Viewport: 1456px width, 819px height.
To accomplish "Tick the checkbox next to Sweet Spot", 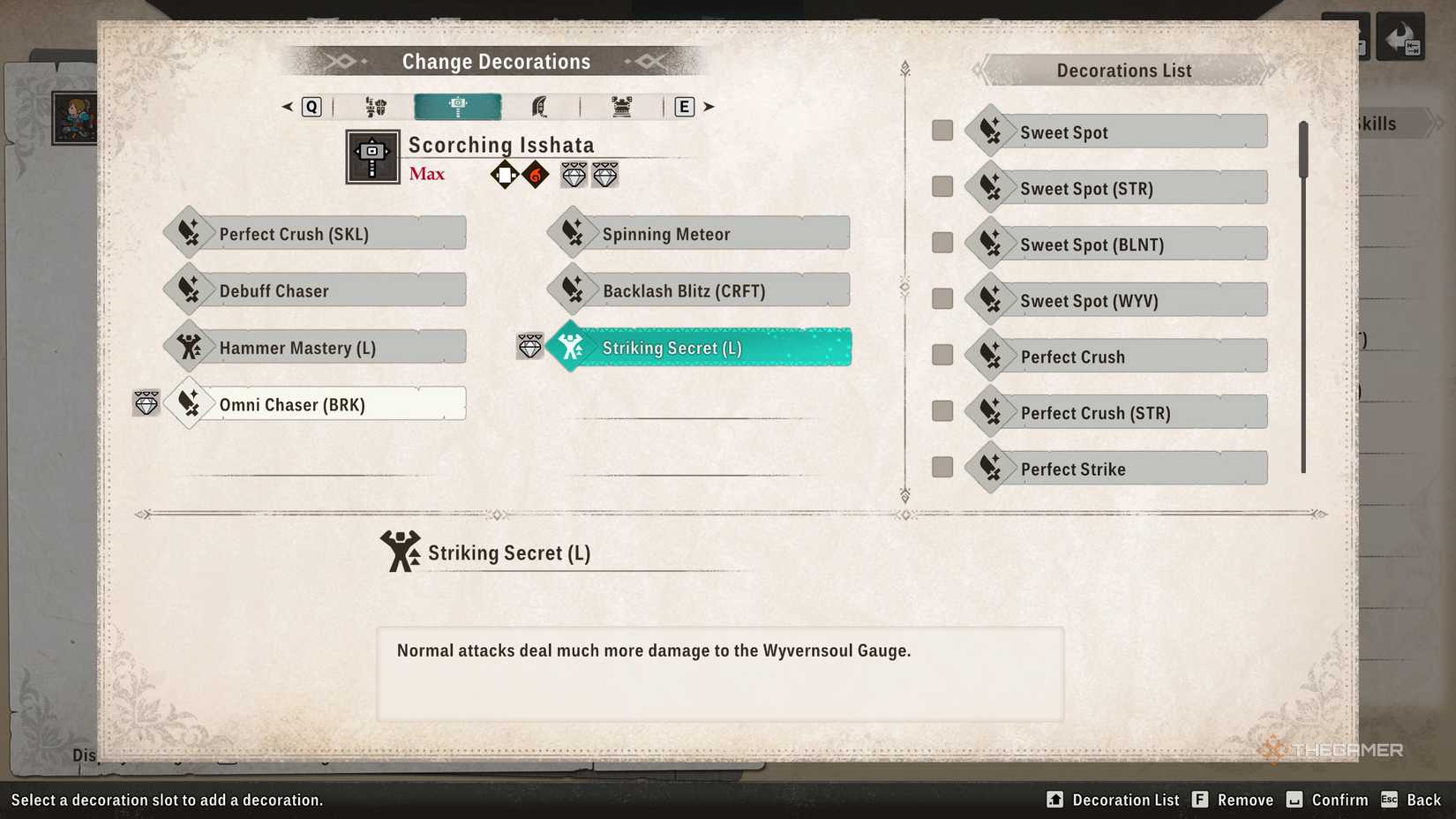I will click(x=941, y=130).
